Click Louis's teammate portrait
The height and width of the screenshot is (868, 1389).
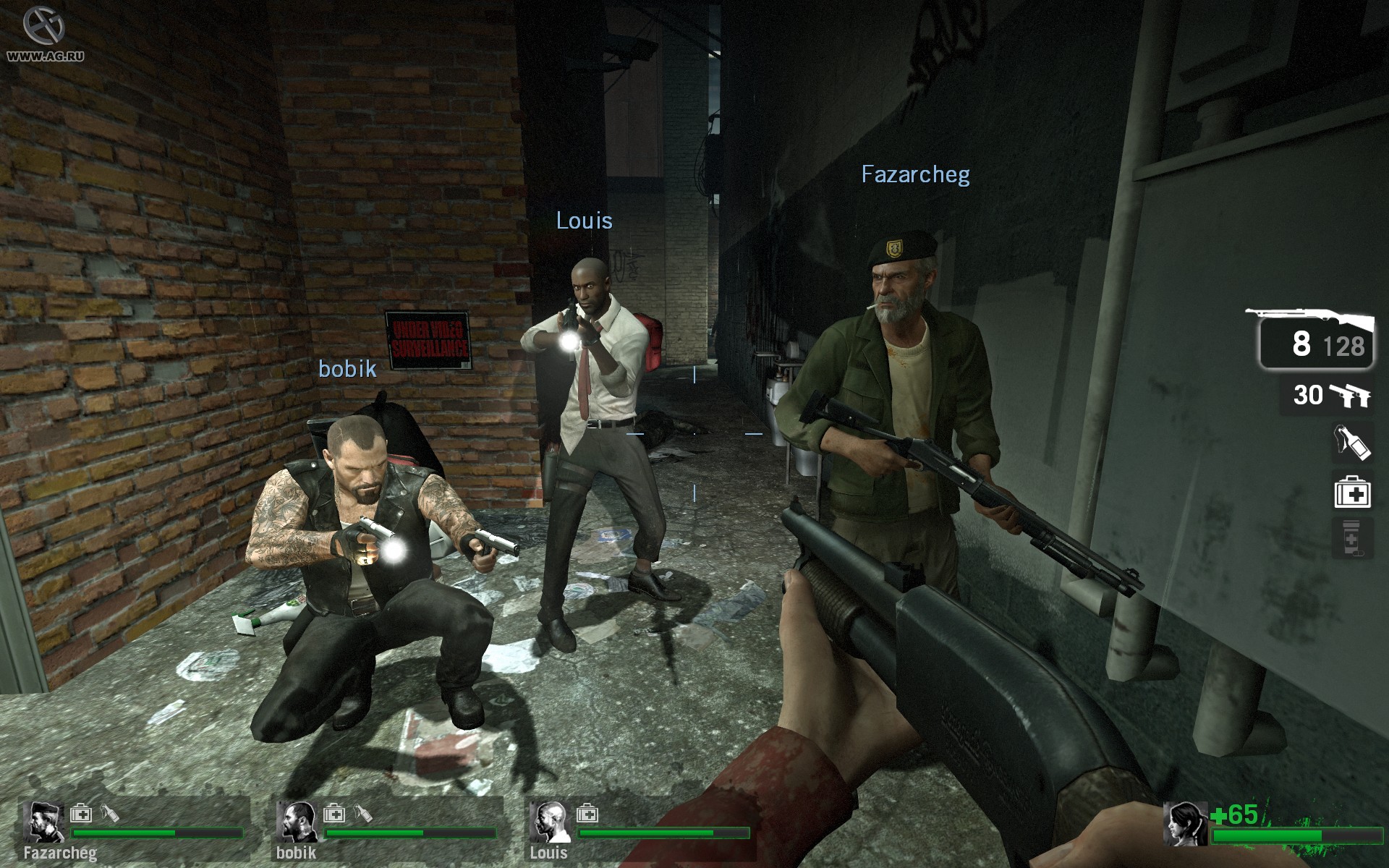point(550,822)
